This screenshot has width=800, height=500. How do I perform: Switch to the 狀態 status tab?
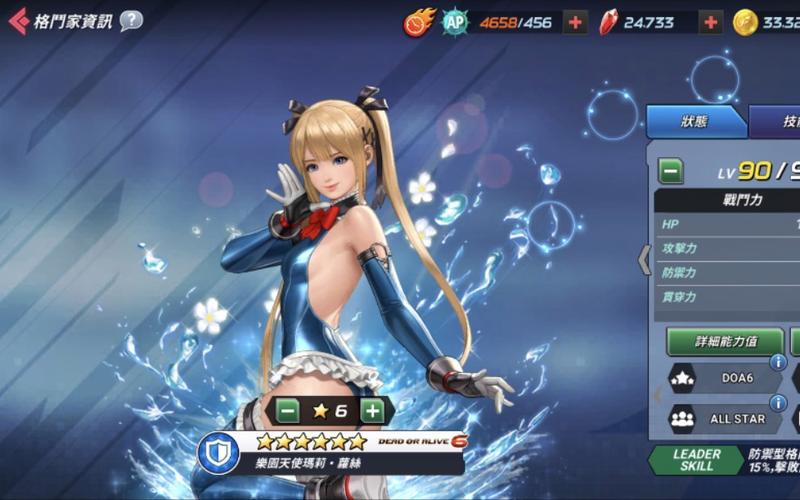[695, 121]
